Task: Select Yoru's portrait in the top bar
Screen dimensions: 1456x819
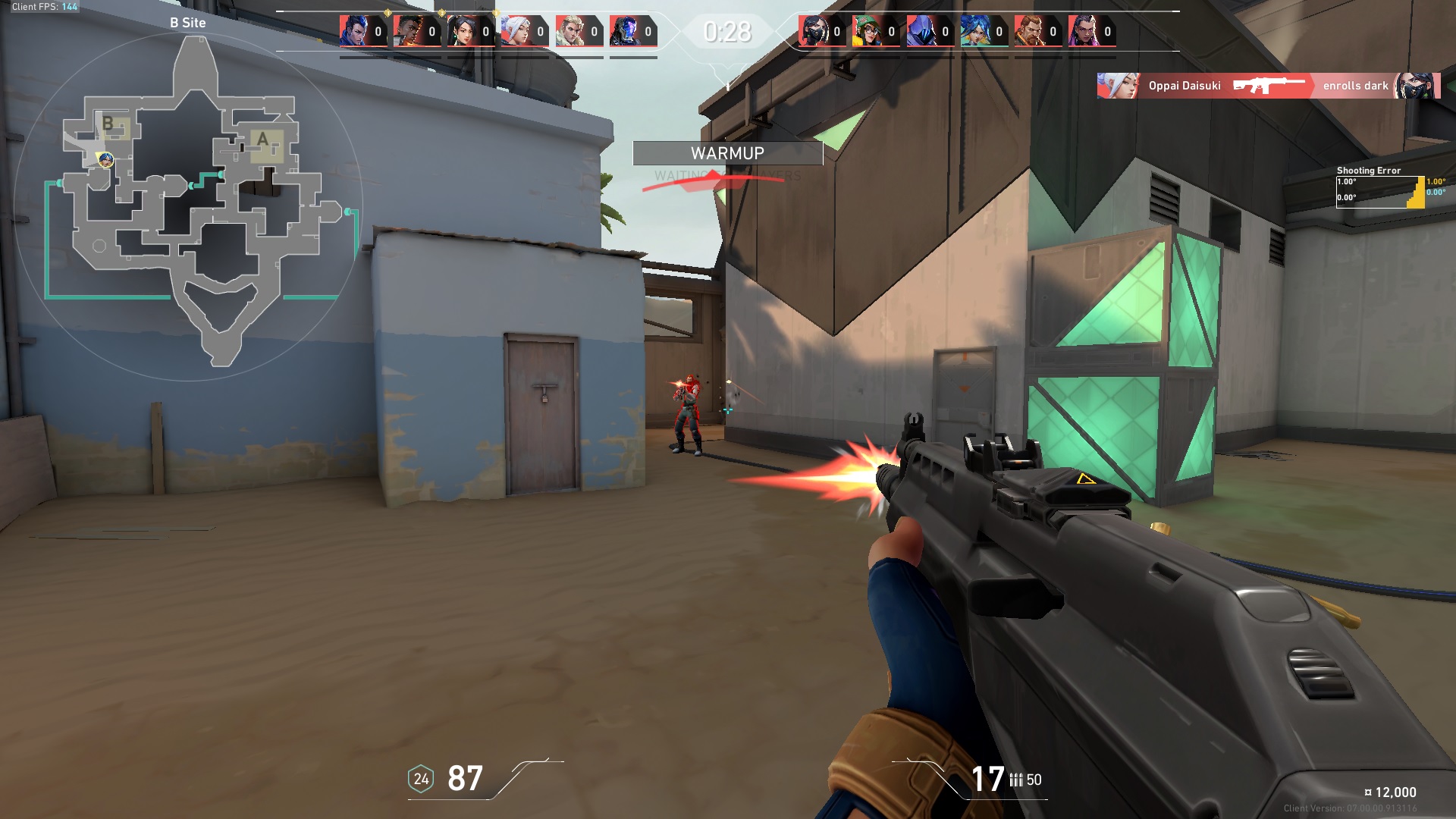Action: coord(353,32)
